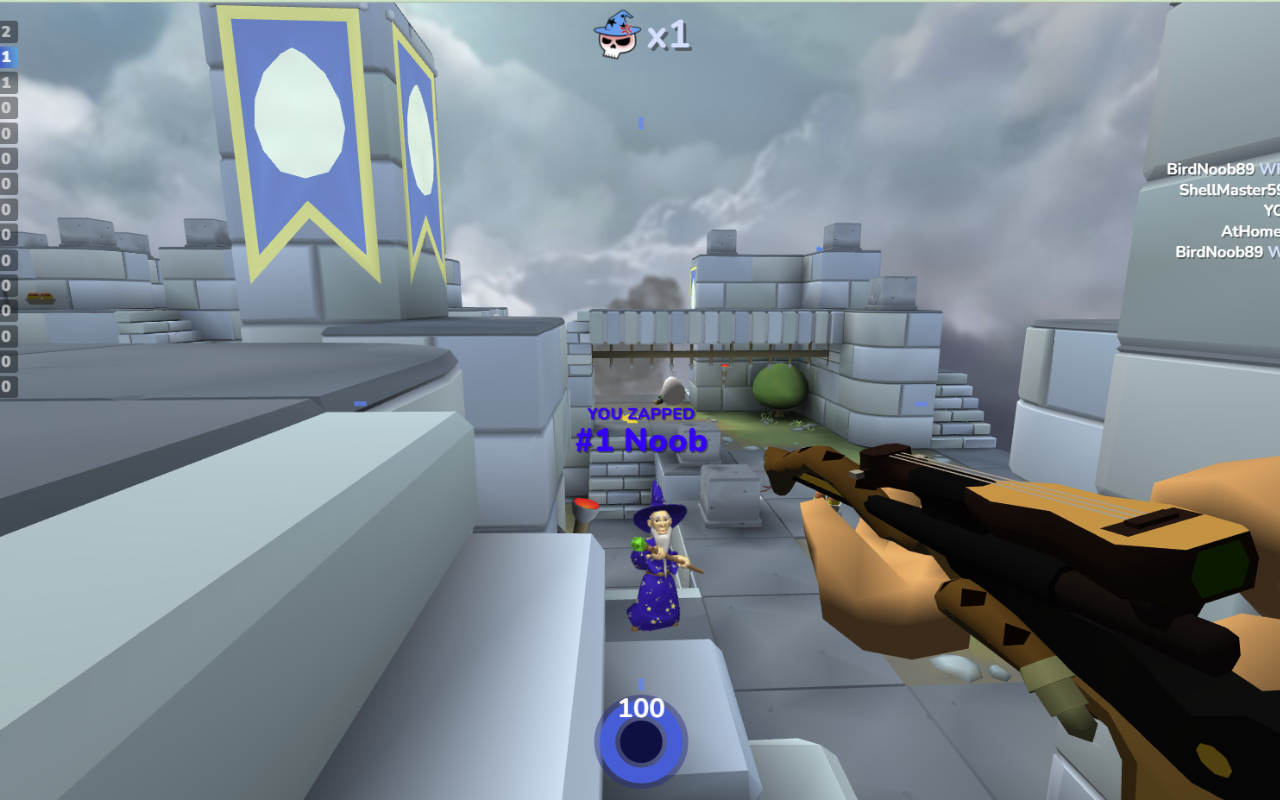The image size is (1280, 800).
Task: Click the green bush inside the courtyard
Action: pos(780,385)
